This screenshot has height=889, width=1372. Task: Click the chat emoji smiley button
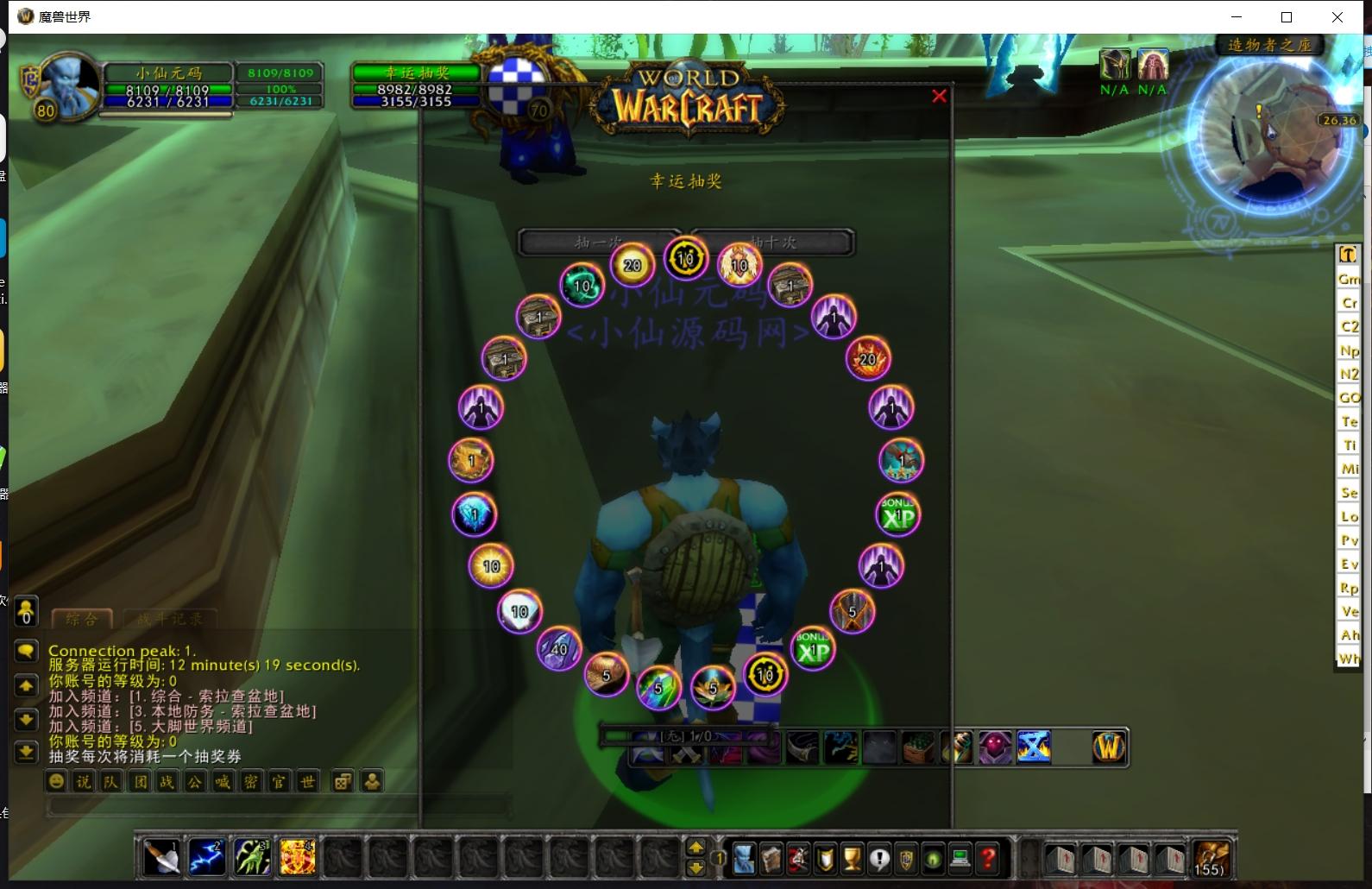pyautogui.click(x=57, y=782)
